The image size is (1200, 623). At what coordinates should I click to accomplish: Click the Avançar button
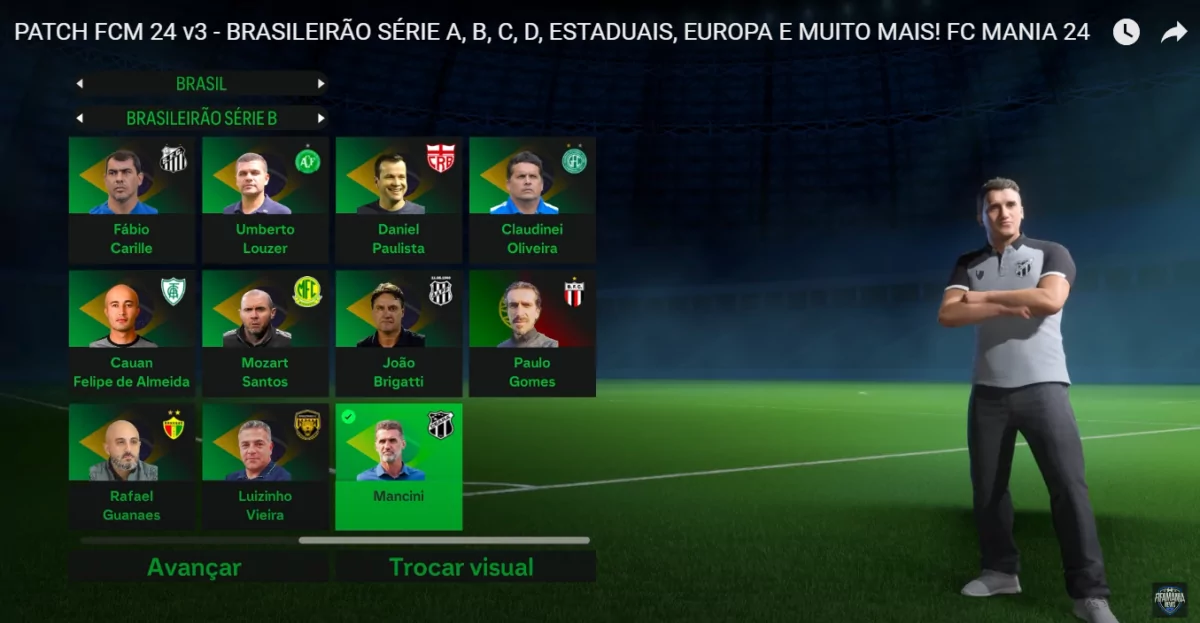tap(195, 568)
